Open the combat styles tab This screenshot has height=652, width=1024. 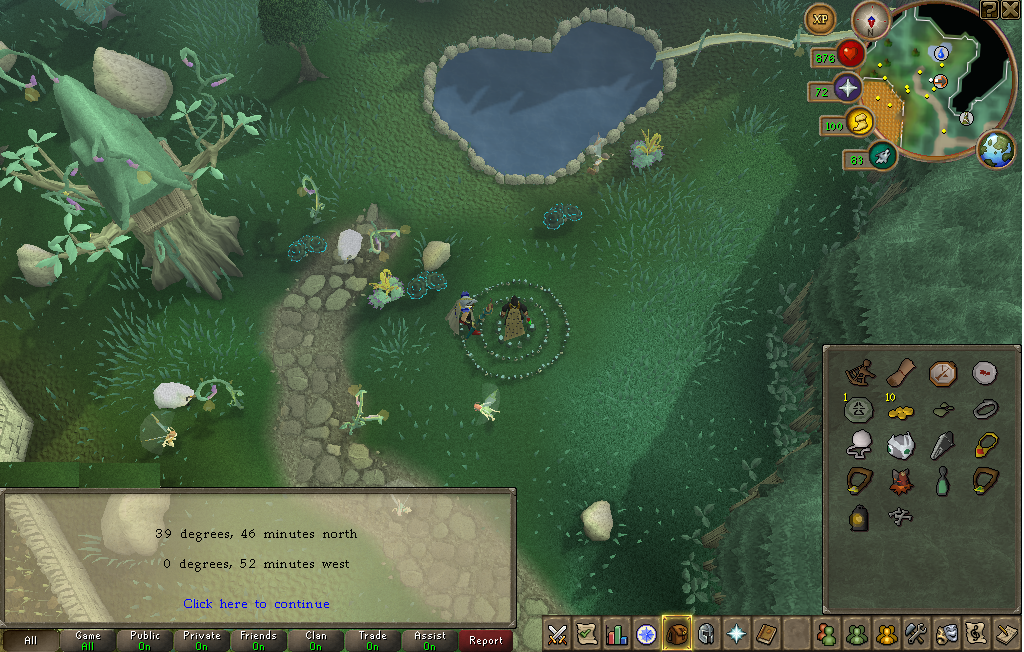click(557, 634)
